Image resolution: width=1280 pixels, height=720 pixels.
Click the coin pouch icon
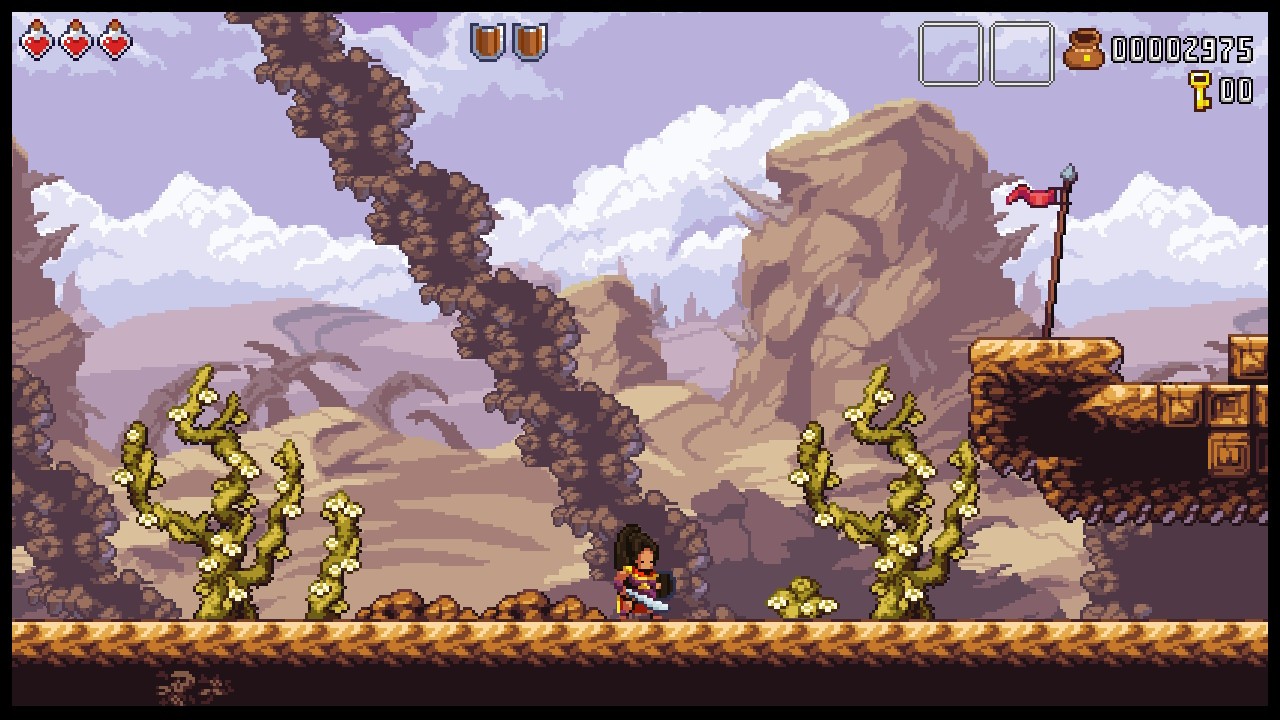(1083, 49)
